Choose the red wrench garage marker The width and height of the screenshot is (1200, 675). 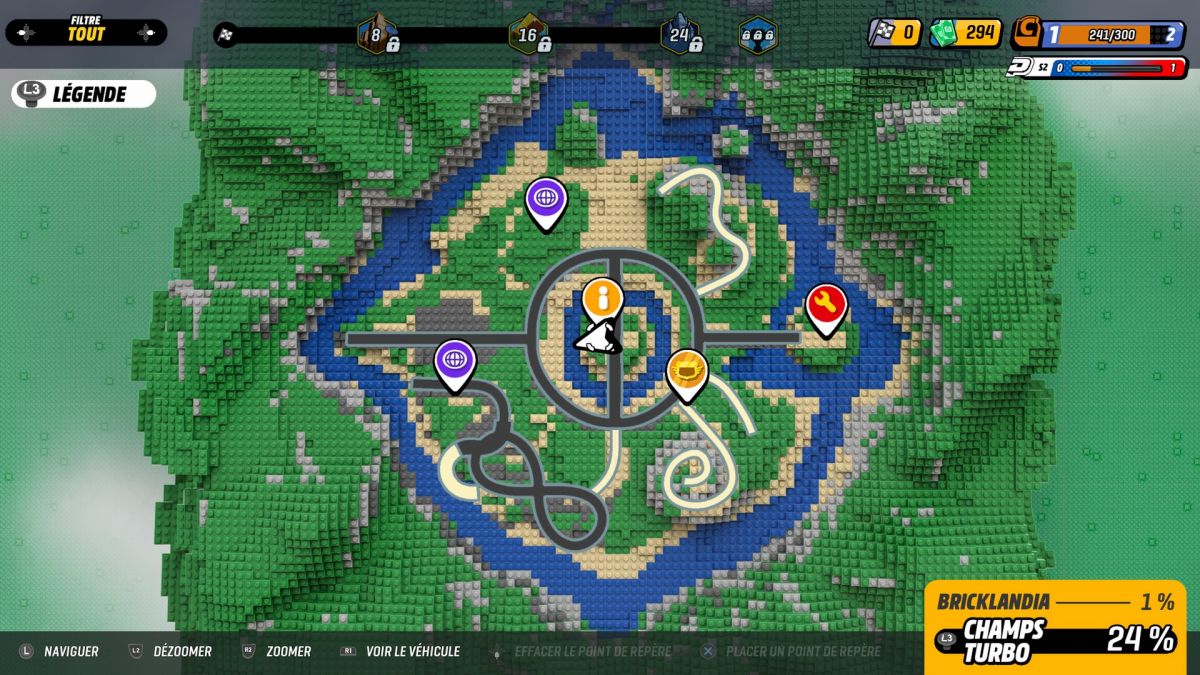pos(826,304)
